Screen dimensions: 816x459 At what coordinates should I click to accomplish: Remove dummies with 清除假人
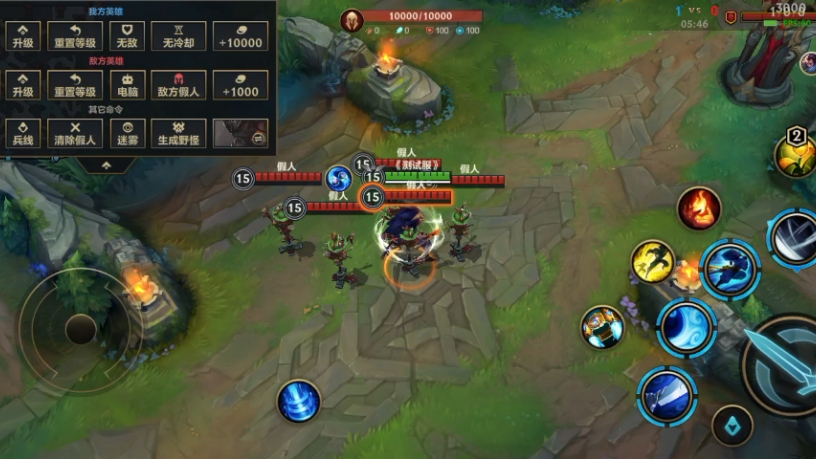coord(75,132)
